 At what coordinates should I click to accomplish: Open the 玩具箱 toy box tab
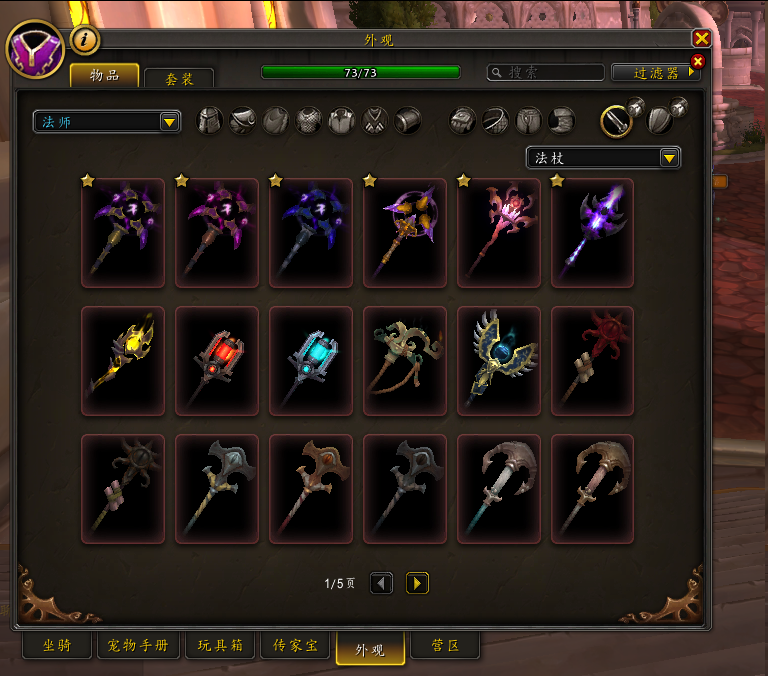pos(220,646)
